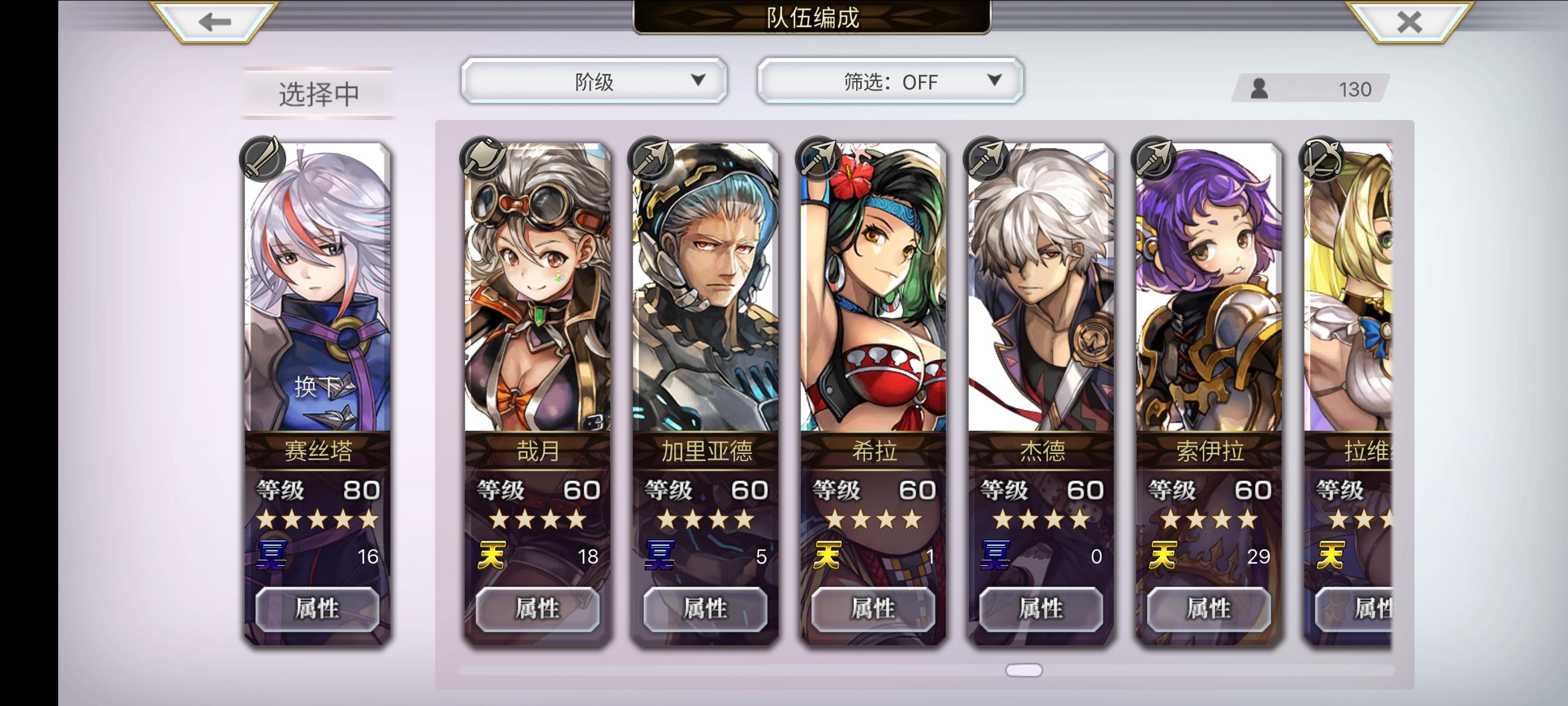Expand the 筛选 filter dropdown arrow
Image resolution: width=1568 pixels, height=706 pixels.
[995, 81]
